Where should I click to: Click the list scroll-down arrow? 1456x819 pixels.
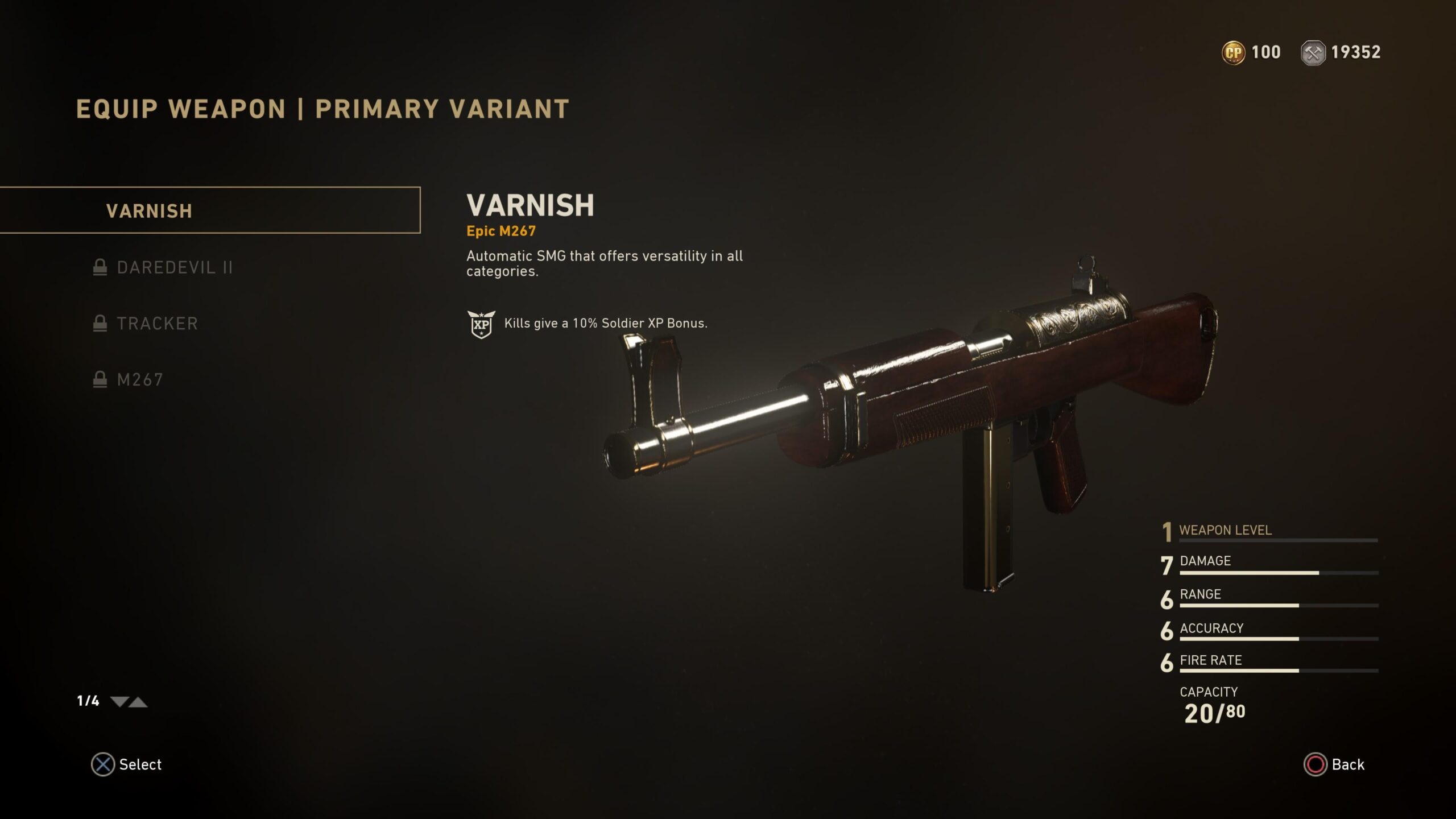point(119,702)
